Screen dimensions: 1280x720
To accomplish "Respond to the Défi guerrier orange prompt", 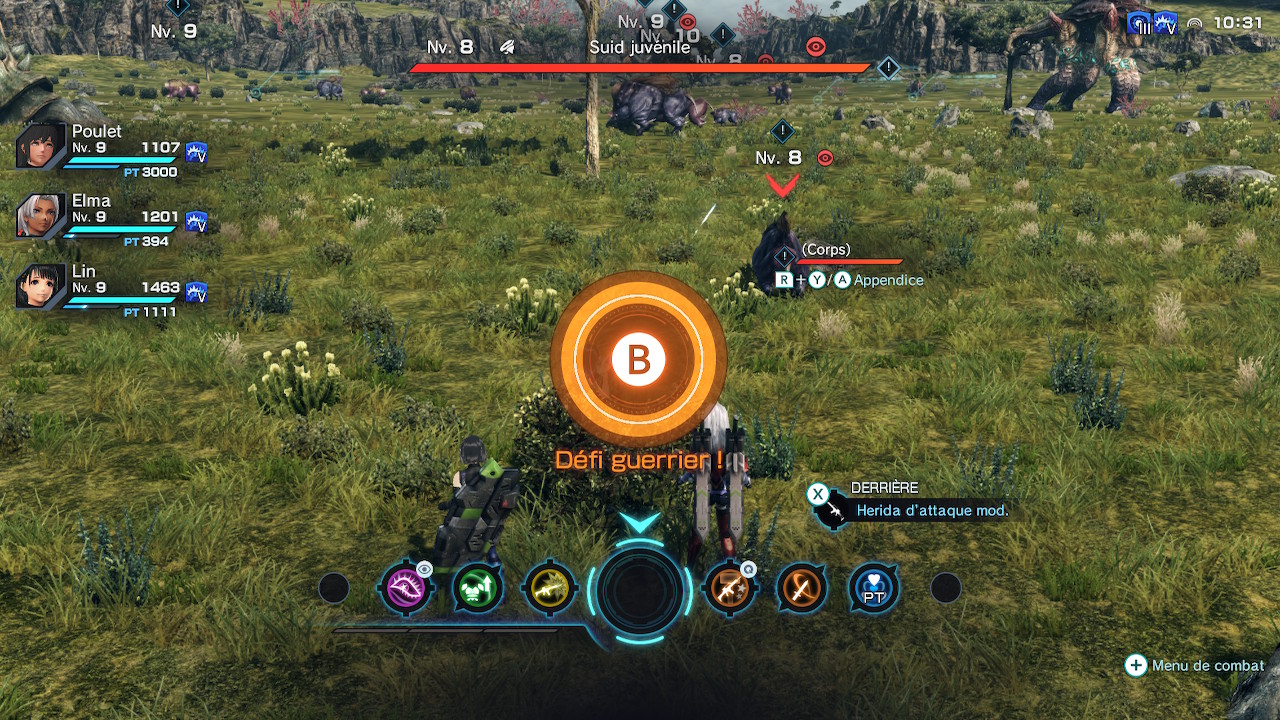I will [638, 359].
